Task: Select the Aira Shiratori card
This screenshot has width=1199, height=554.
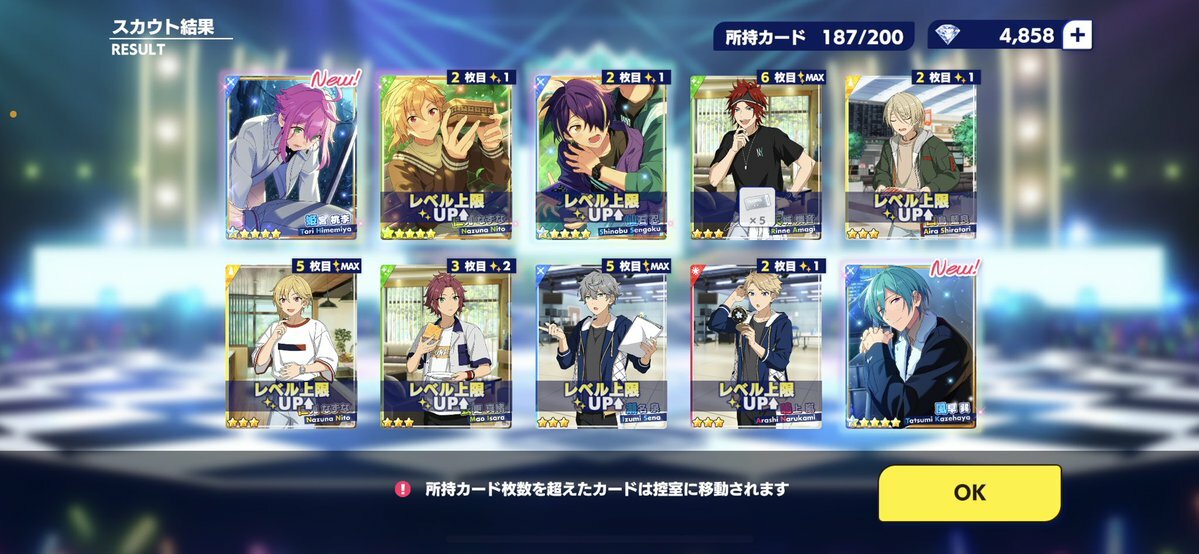Action: (x=911, y=155)
